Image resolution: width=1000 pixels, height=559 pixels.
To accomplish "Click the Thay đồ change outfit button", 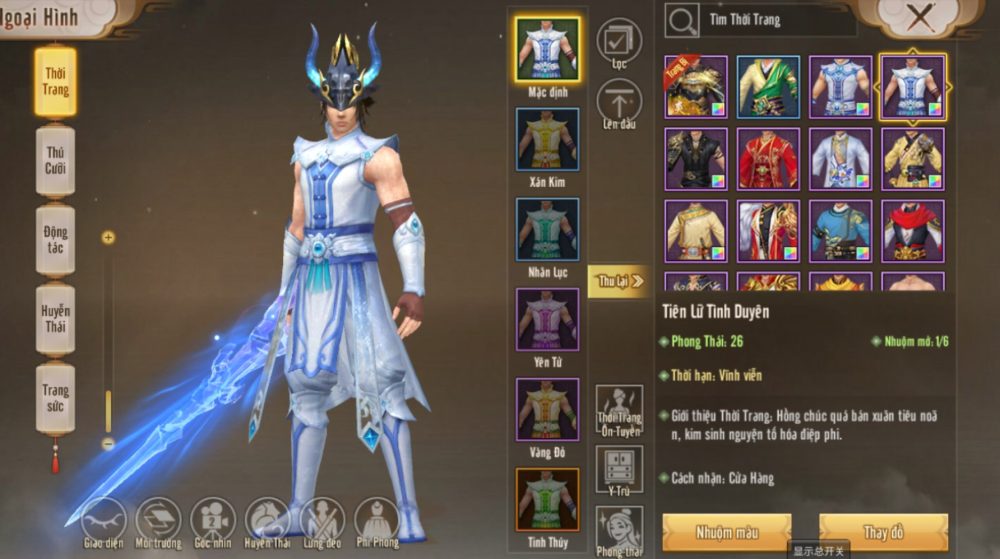I will pos(883,531).
